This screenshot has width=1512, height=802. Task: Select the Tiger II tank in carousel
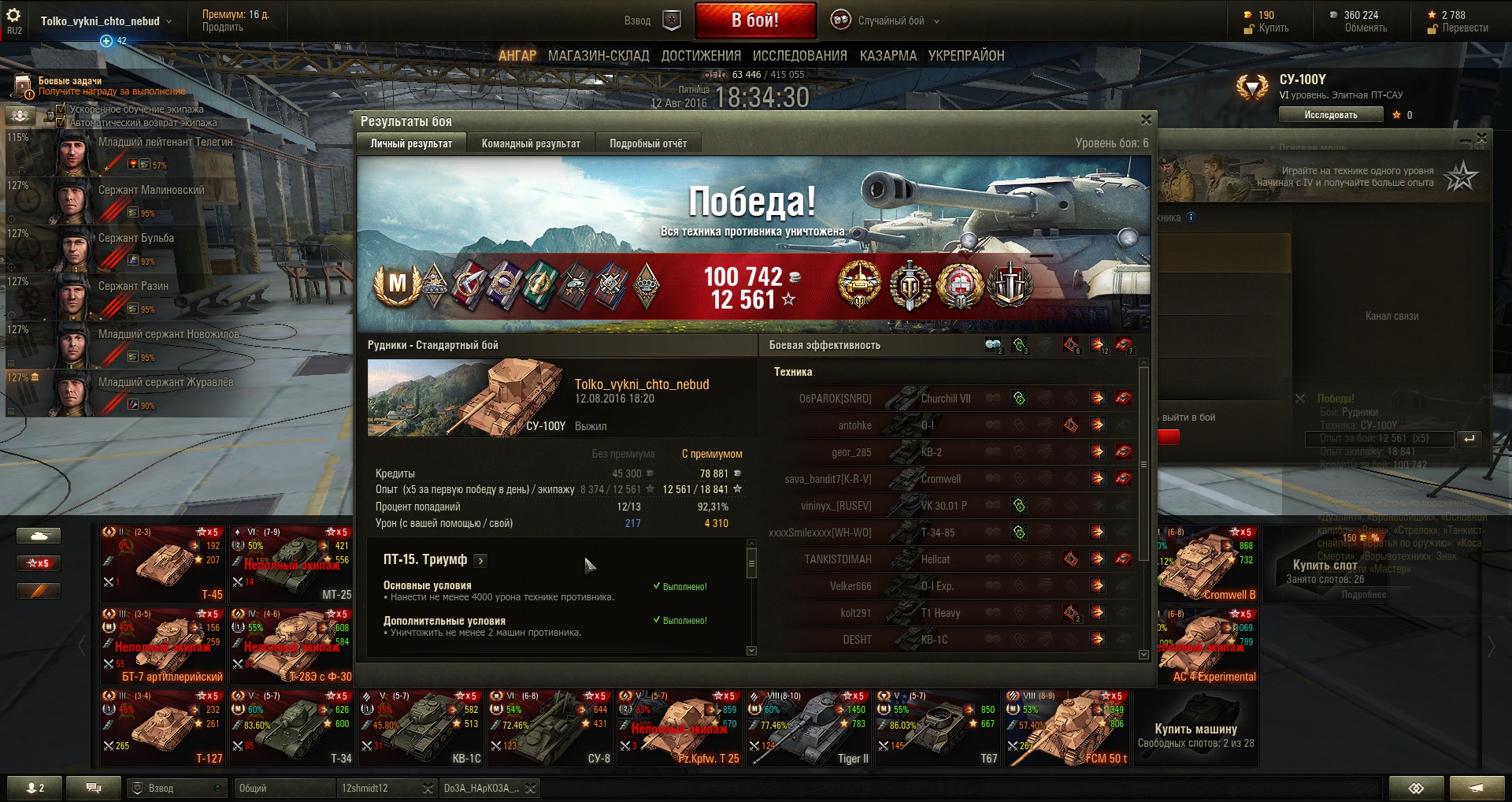pyautogui.click(x=809, y=729)
